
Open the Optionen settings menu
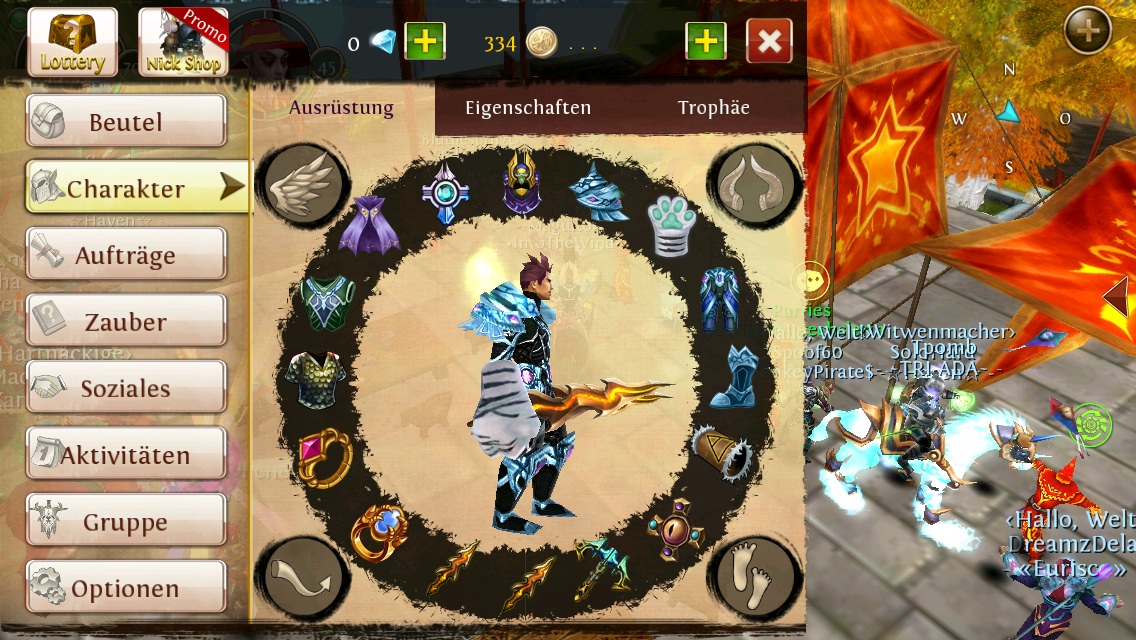126,588
